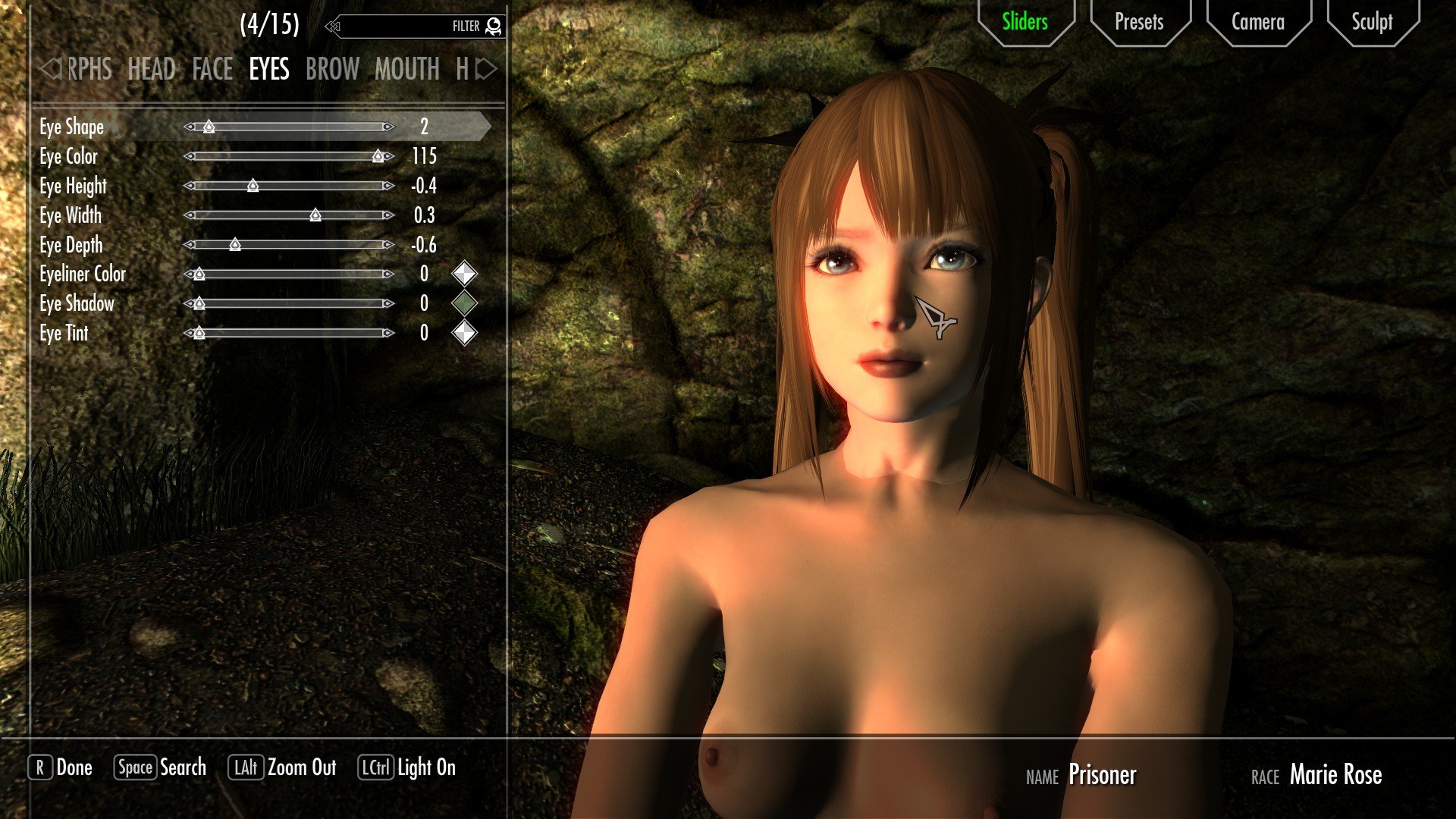The image size is (1456, 819).
Task: Select the MOUTH category
Action: tap(407, 70)
